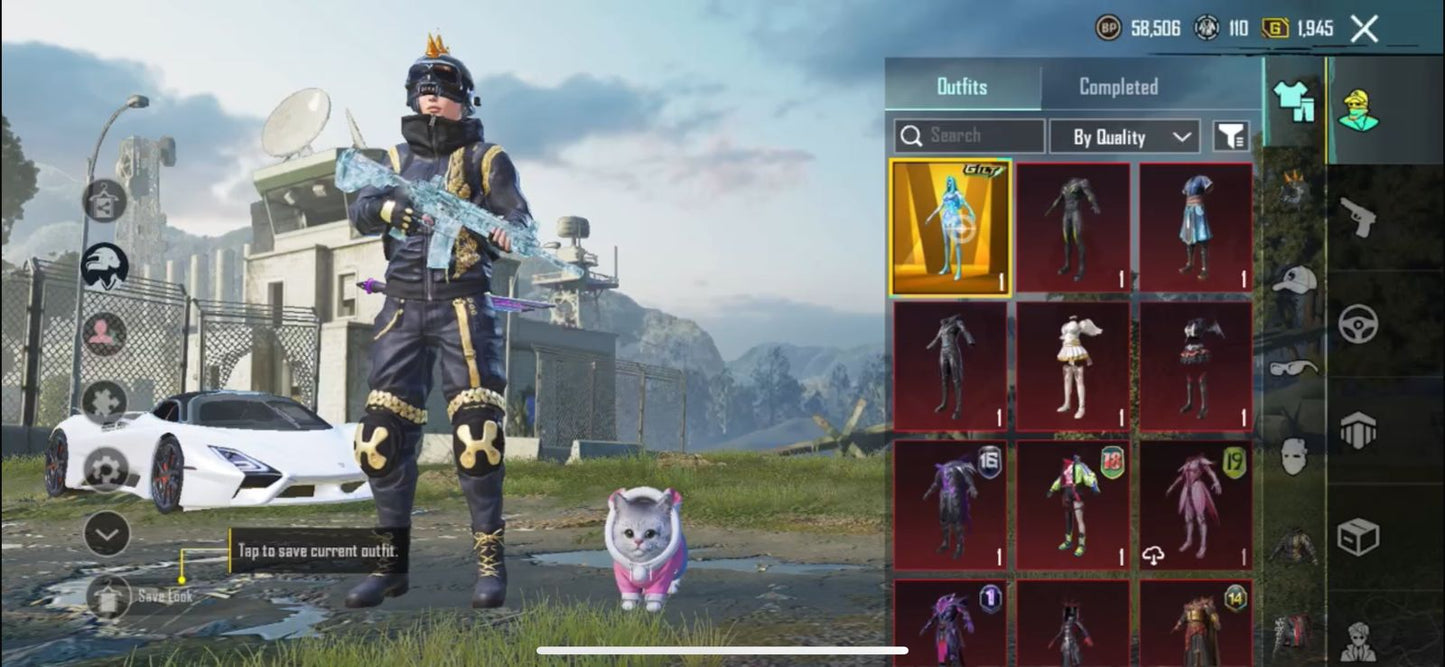The width and height of the screenshot is (1445, 667).
Task: Select the Outfits tab
Action: [x=962, y=87]
